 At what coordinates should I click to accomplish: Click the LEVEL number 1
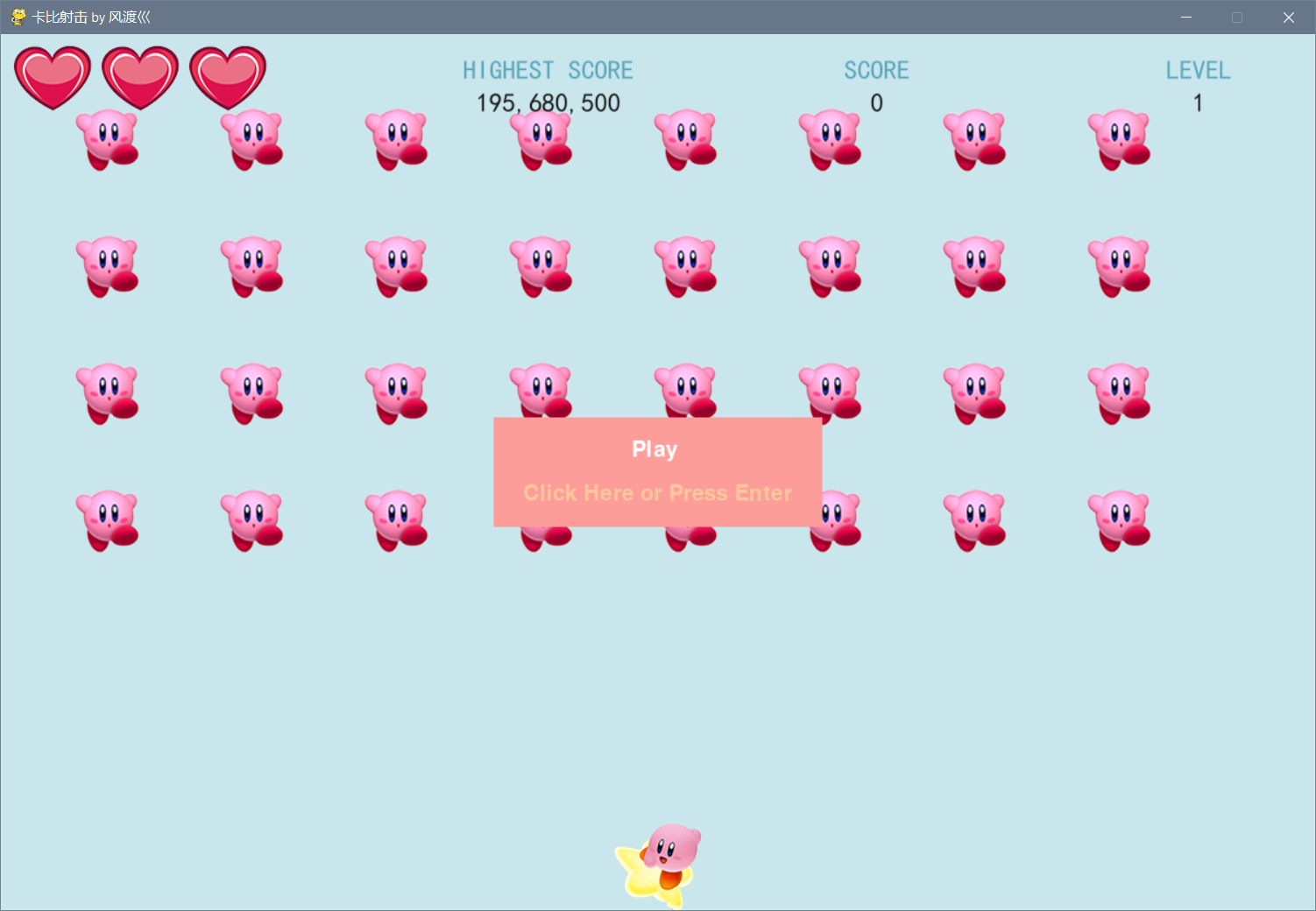tap(1198, 102)
